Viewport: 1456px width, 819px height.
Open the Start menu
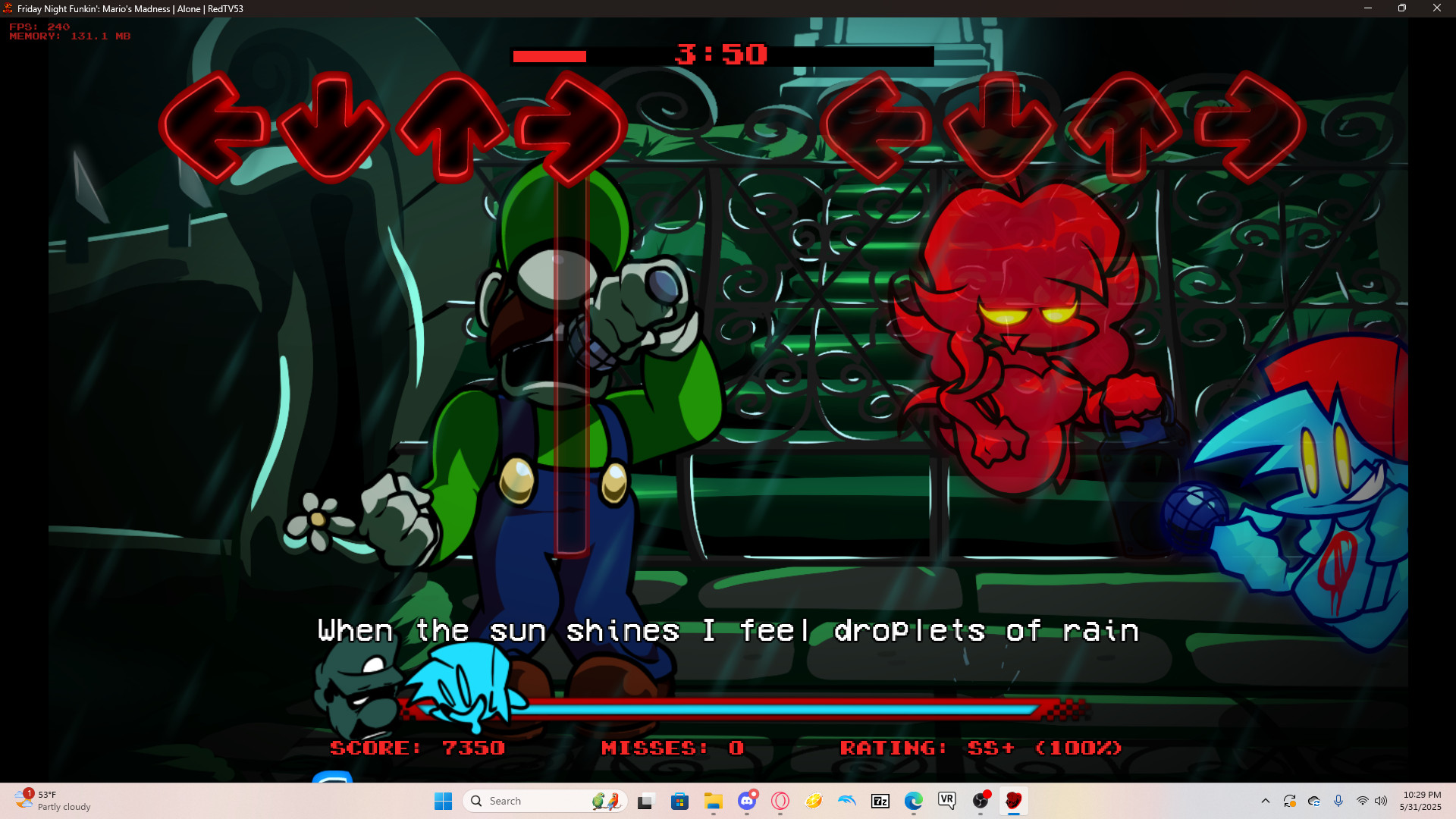(443, 801)
